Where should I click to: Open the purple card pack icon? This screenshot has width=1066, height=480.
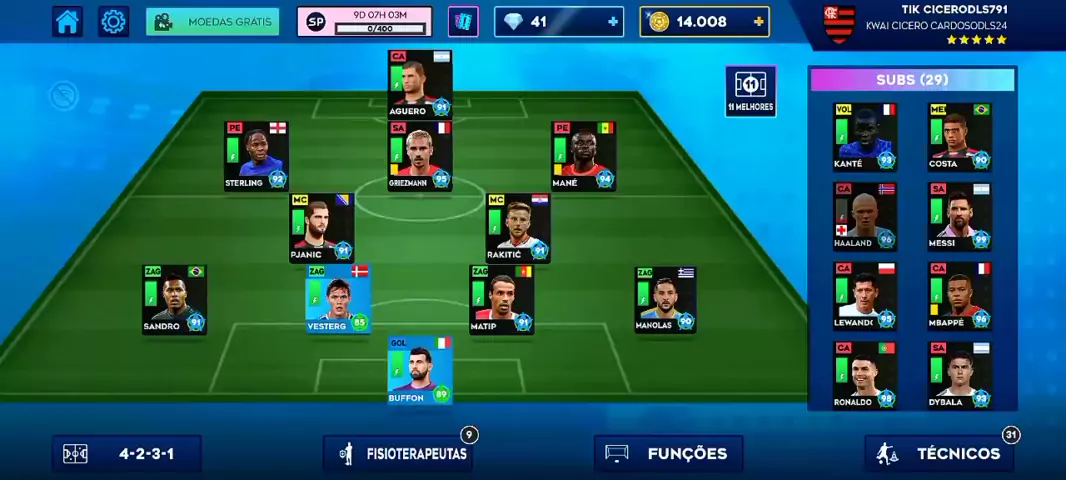tap(463, 21)
